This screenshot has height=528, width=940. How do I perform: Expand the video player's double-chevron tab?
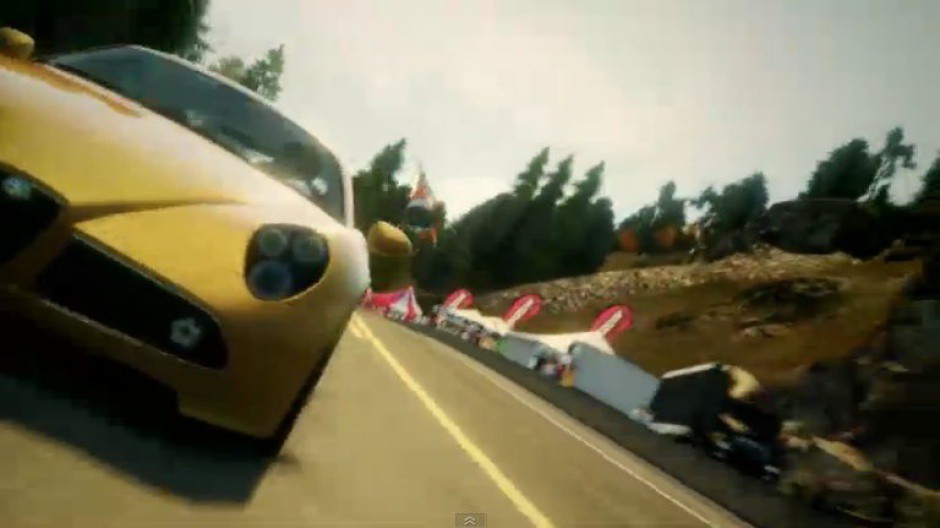(x=470, y=520)
